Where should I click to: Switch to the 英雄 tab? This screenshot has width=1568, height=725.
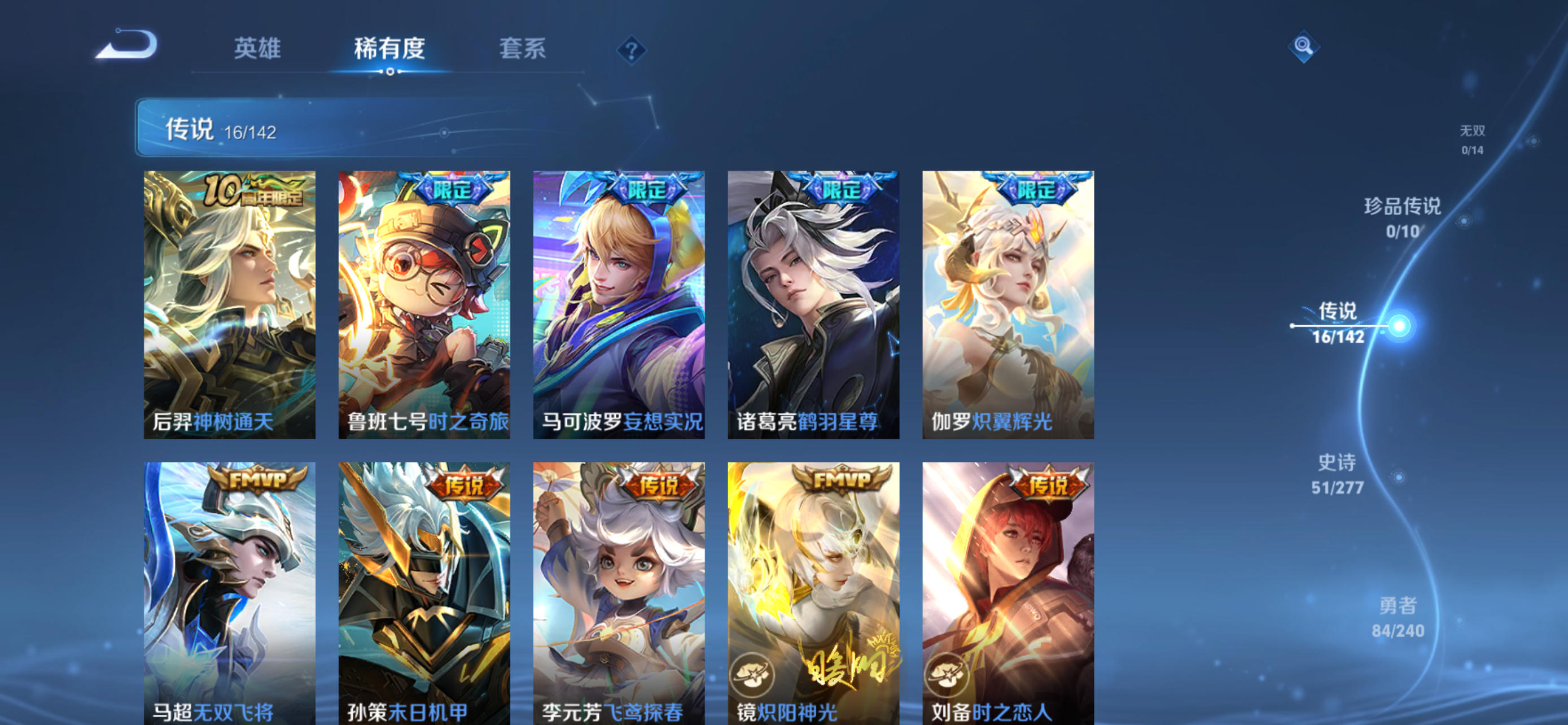256,50
